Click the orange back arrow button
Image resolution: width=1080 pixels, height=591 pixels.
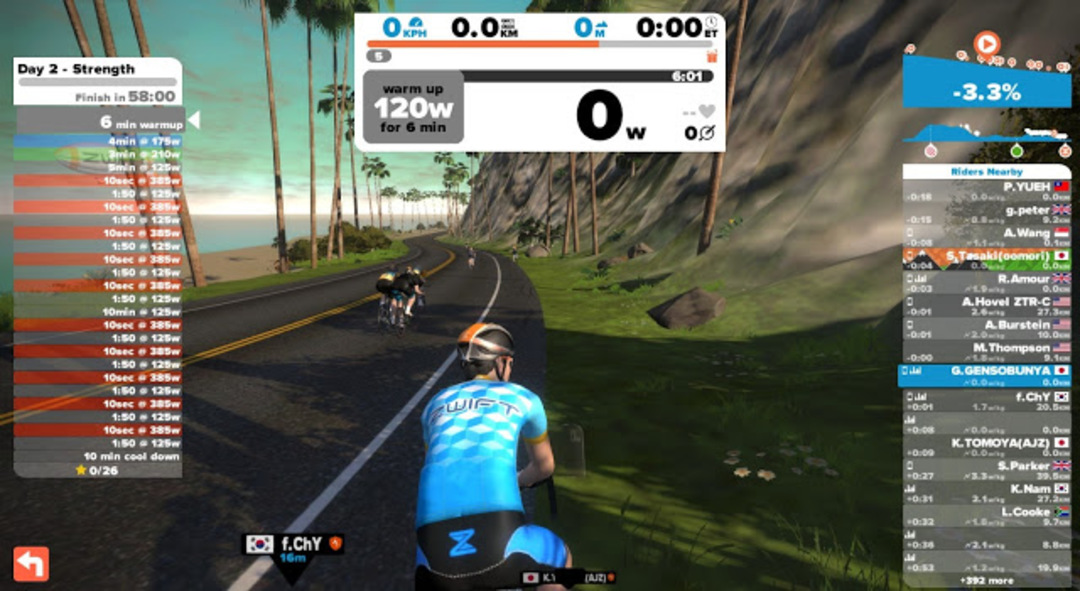31,563
